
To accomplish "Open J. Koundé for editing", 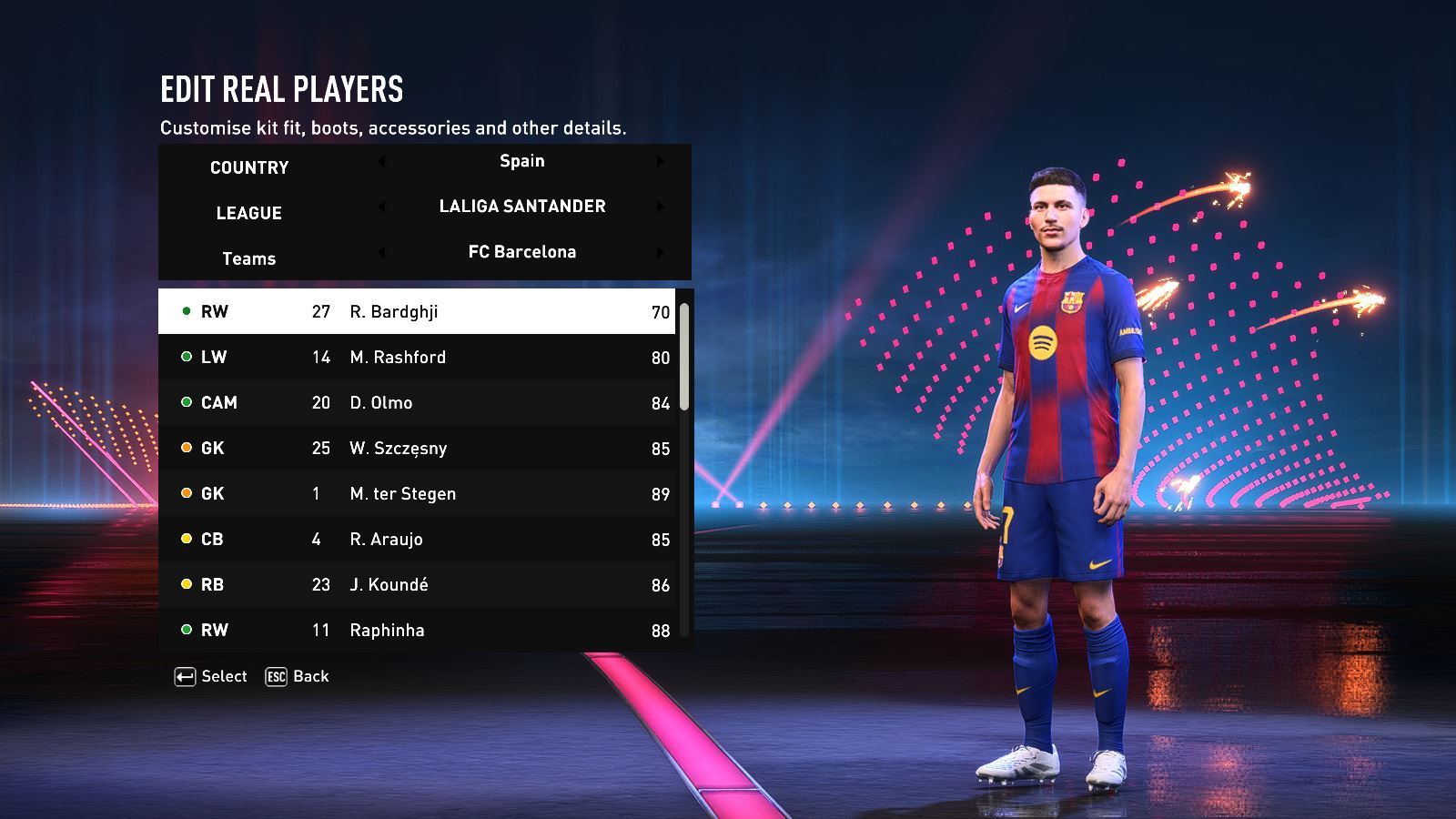I will [x=417, y=584].
